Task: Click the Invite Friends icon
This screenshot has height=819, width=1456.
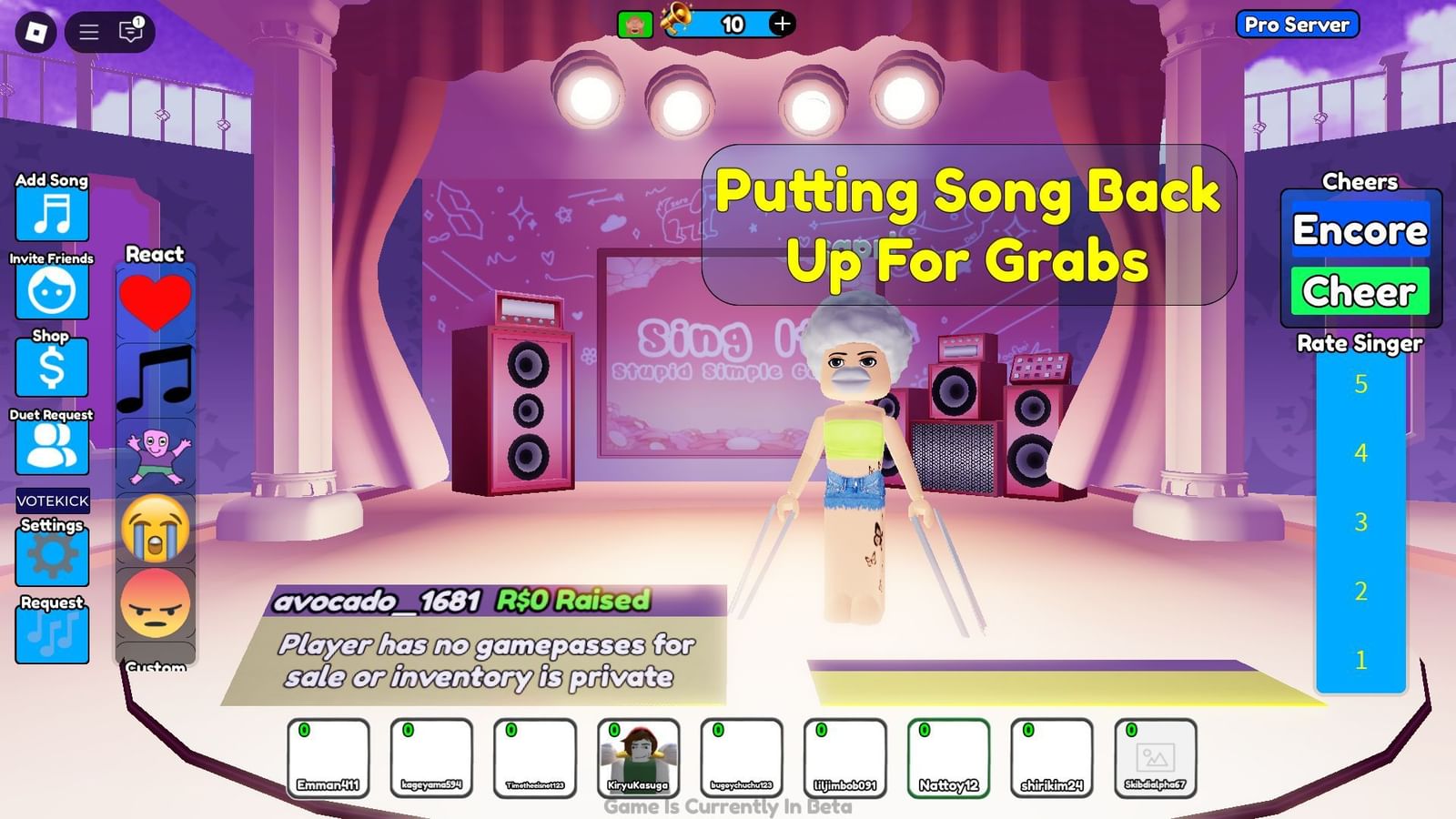Action: tap(52, 291)
